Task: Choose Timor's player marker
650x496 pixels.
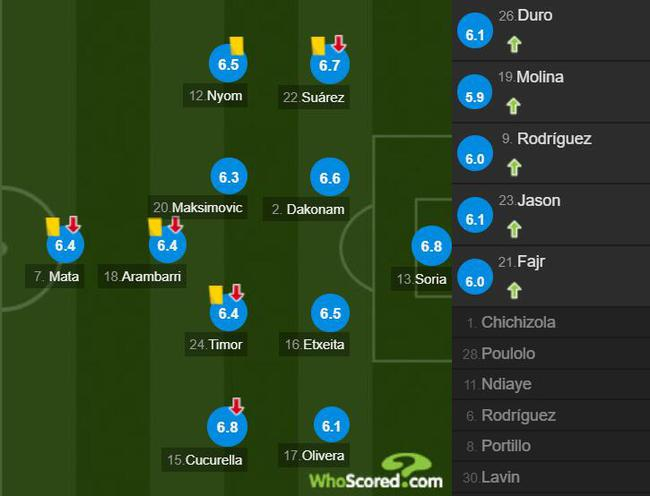Action: (x=227, y=313)
